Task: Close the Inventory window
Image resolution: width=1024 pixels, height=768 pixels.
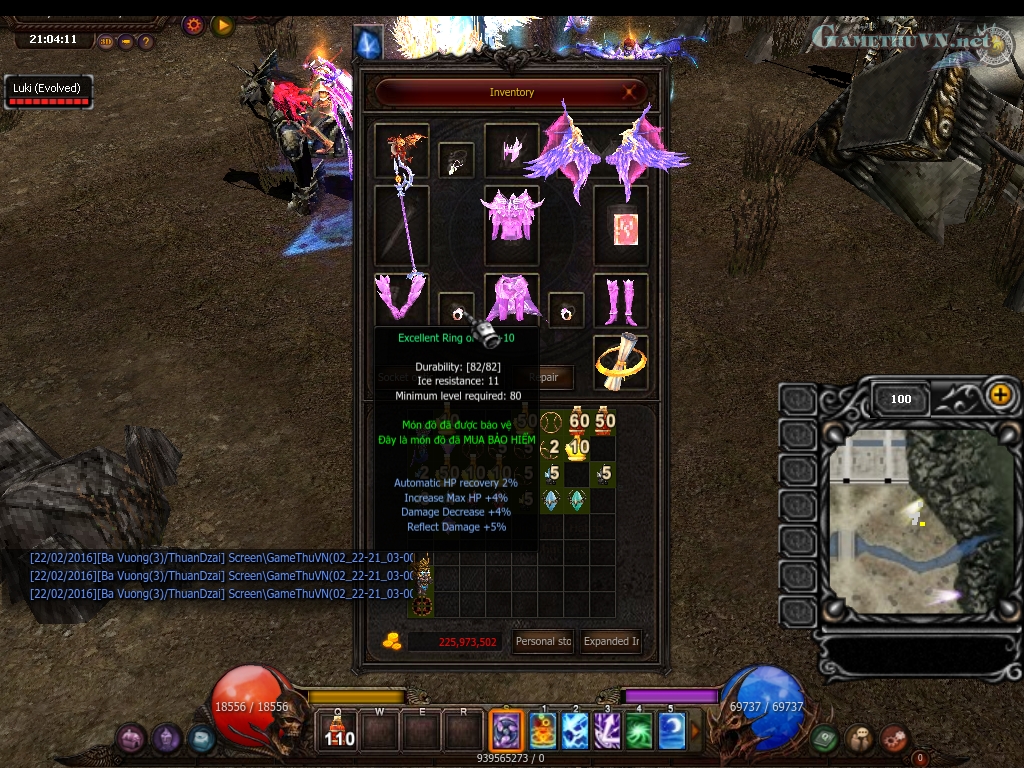Action: 631,92
